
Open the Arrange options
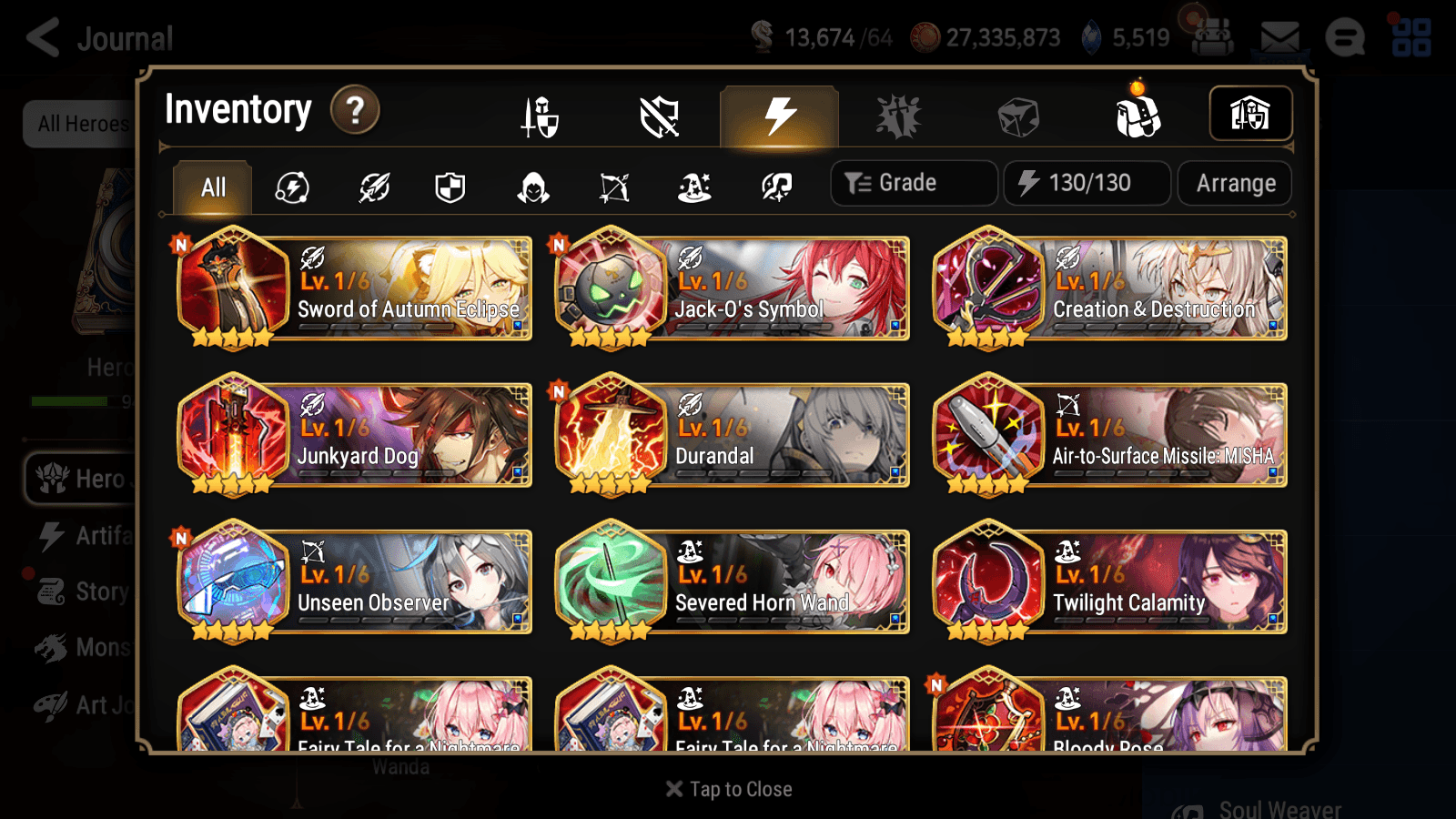coord(1234,183)
